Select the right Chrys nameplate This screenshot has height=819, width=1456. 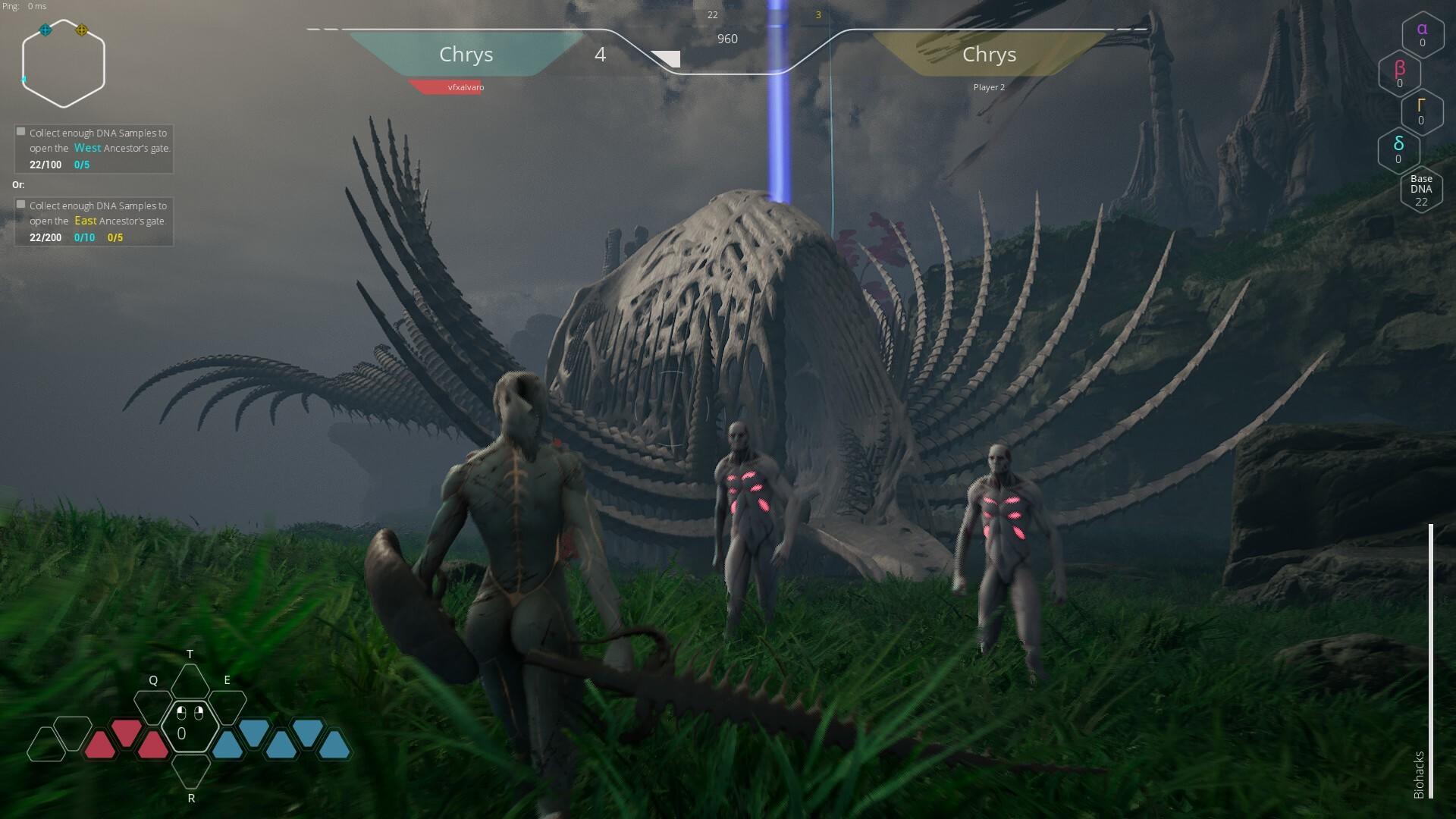[x=989, y=55]
